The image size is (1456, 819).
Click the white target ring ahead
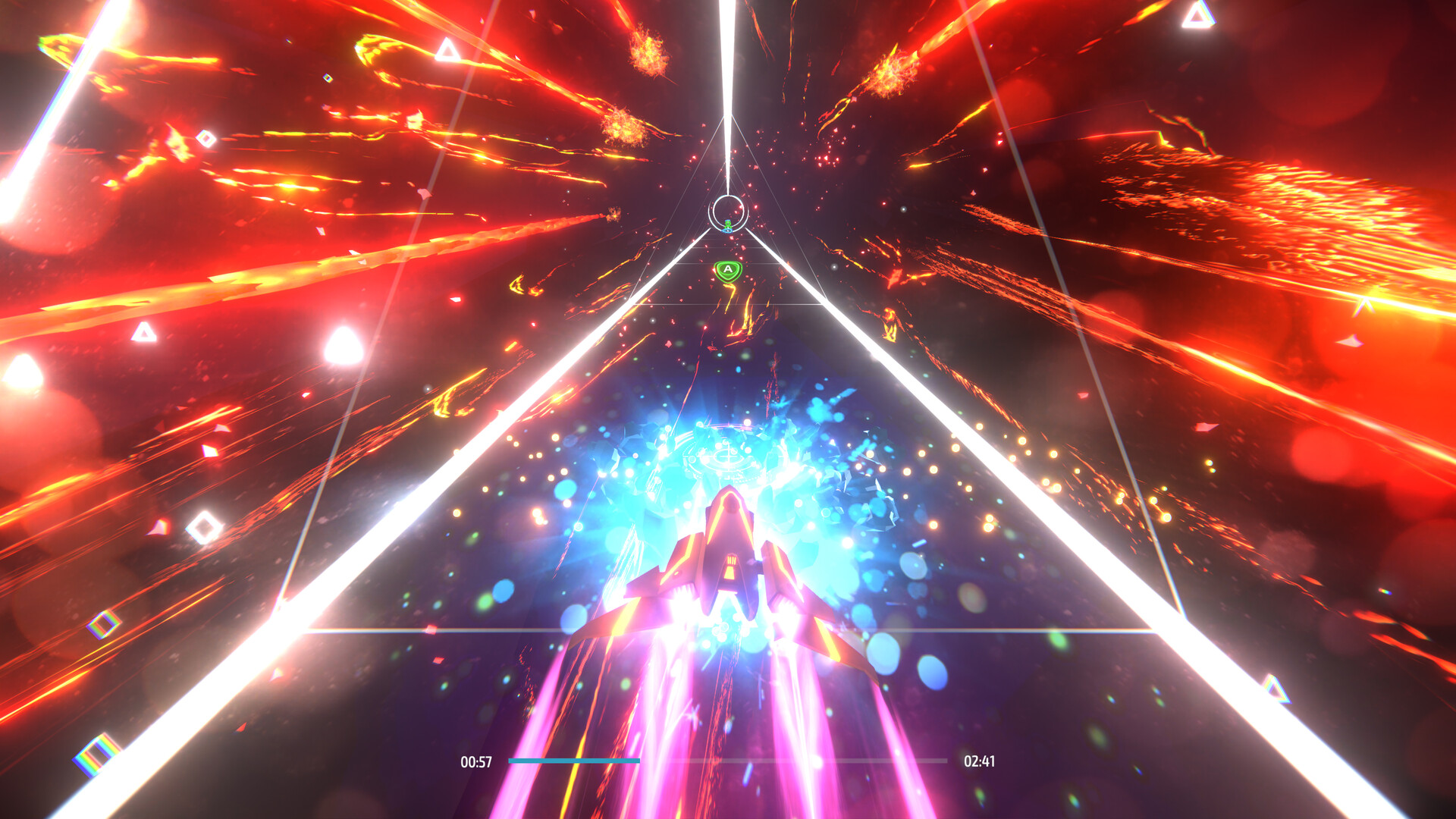[729, 213]
